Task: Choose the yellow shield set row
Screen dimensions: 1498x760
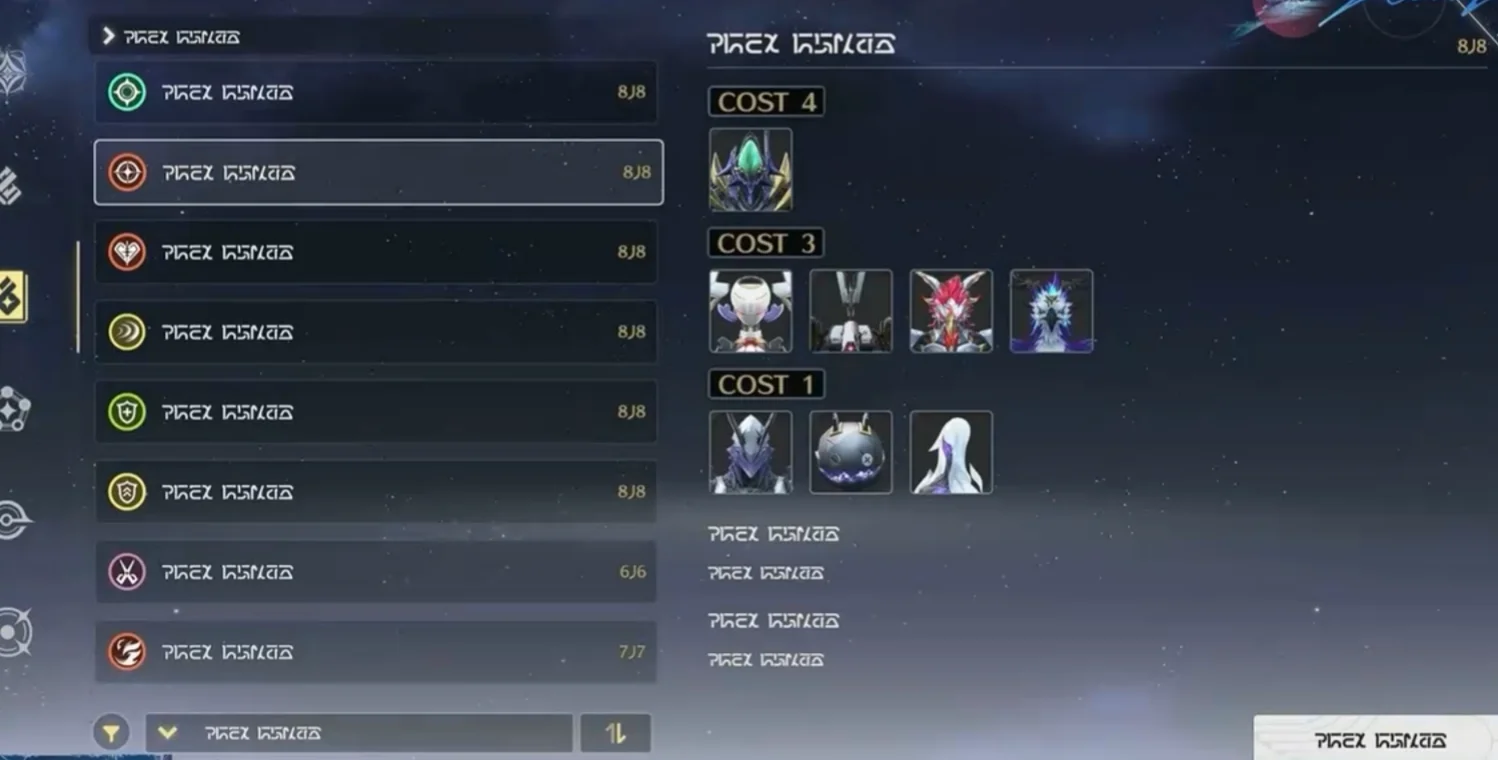Action: click(x=376, y=492)
